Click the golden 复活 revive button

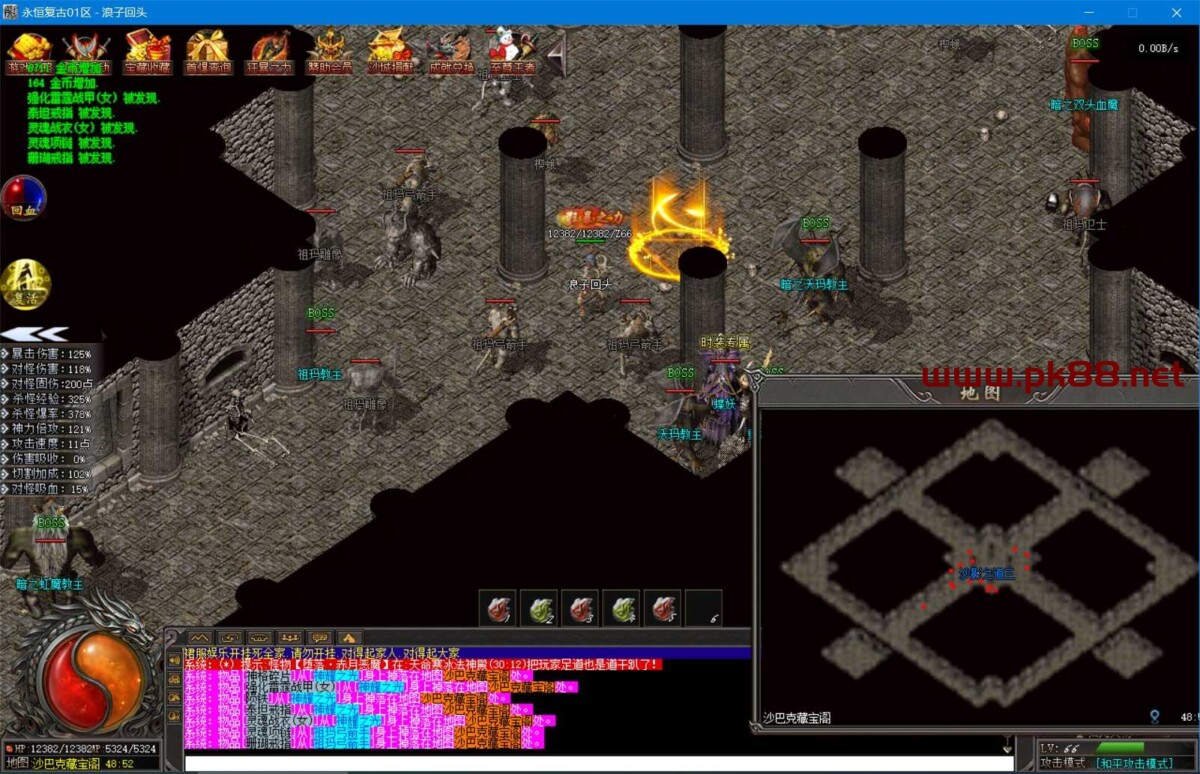point(23,283)
